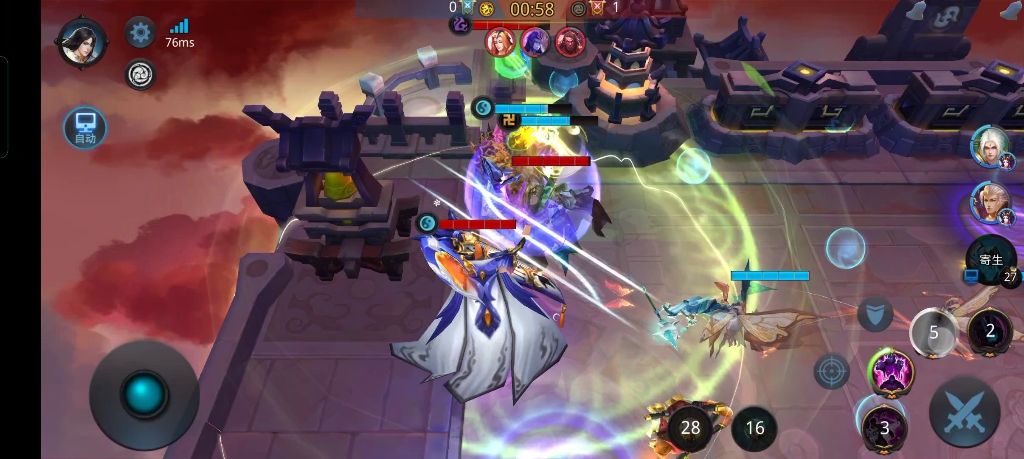Tap the shield target button

pyautogui.click(x=874, y=314)
